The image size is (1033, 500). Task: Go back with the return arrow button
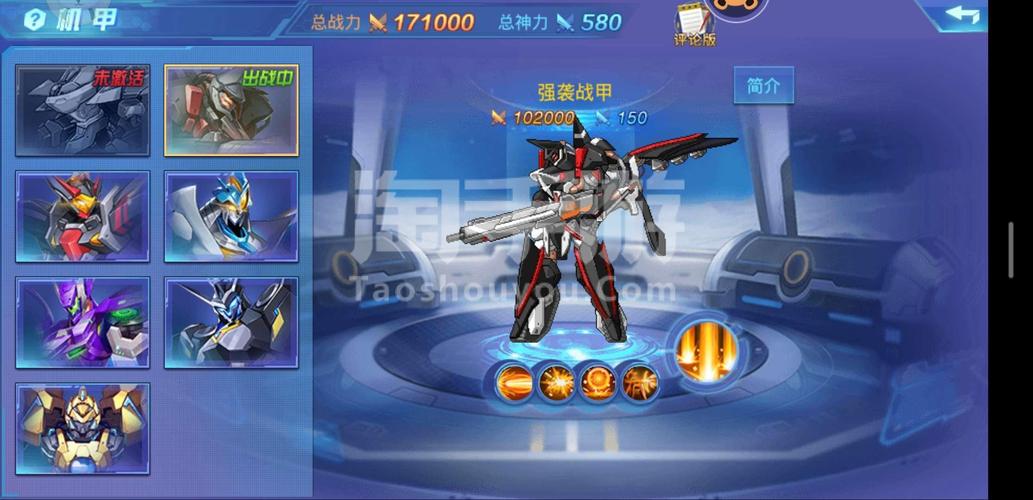tap(961, 15)
